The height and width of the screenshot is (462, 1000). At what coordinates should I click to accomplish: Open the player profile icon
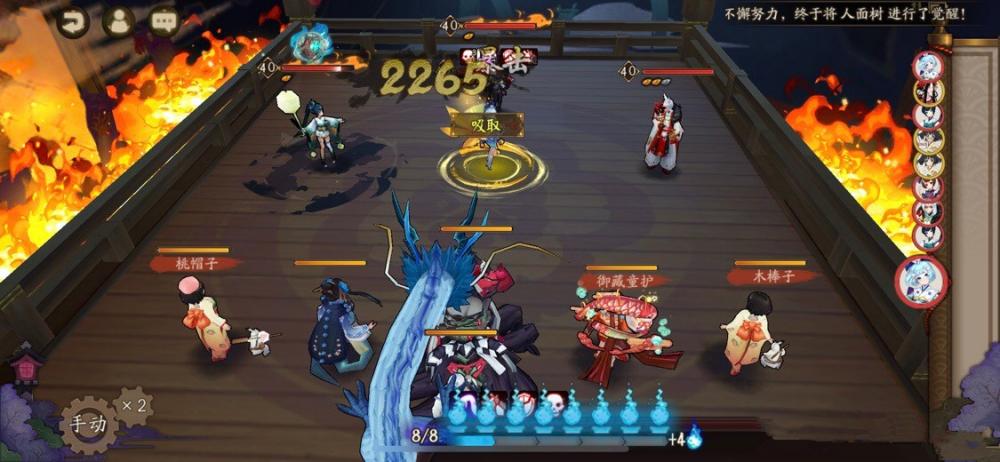(119, 20)
